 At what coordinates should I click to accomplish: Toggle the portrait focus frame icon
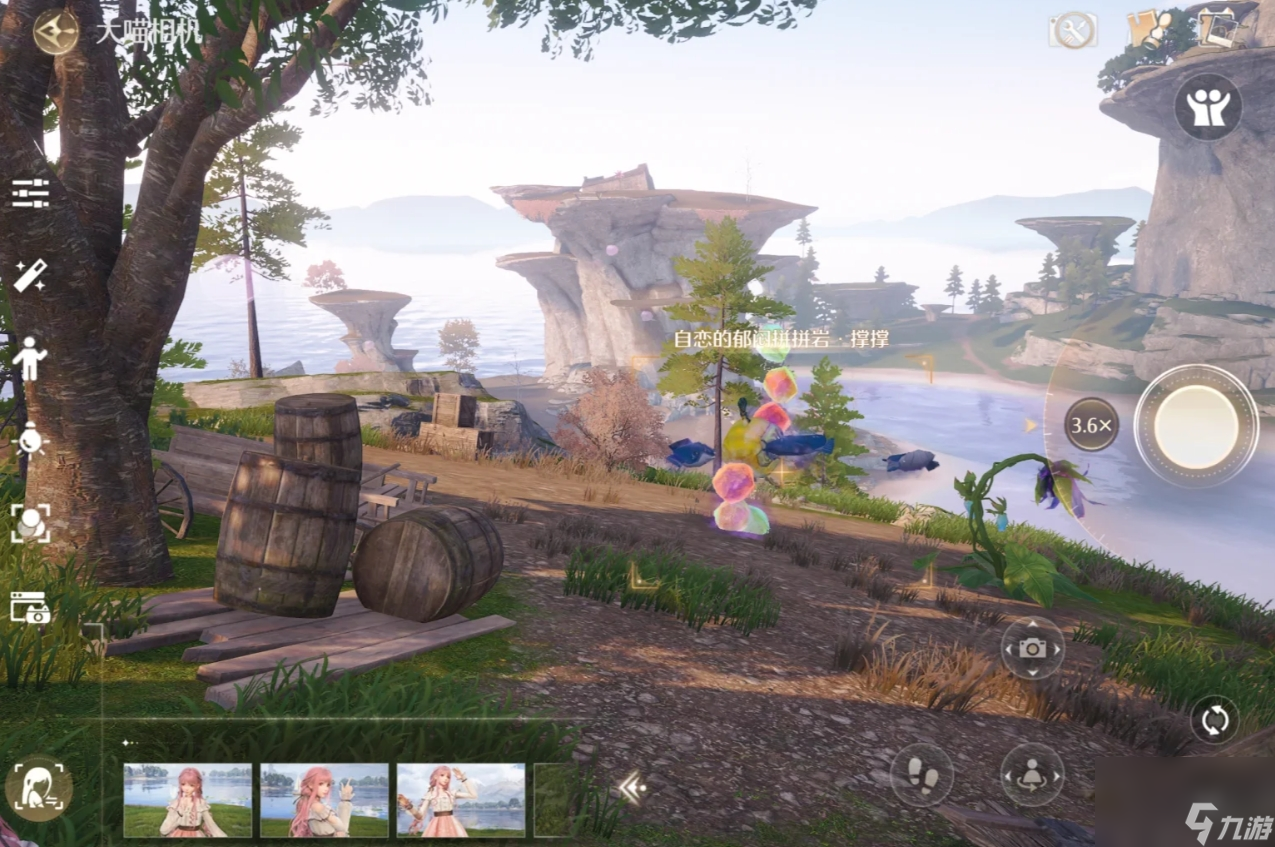[x=30, y=523]
